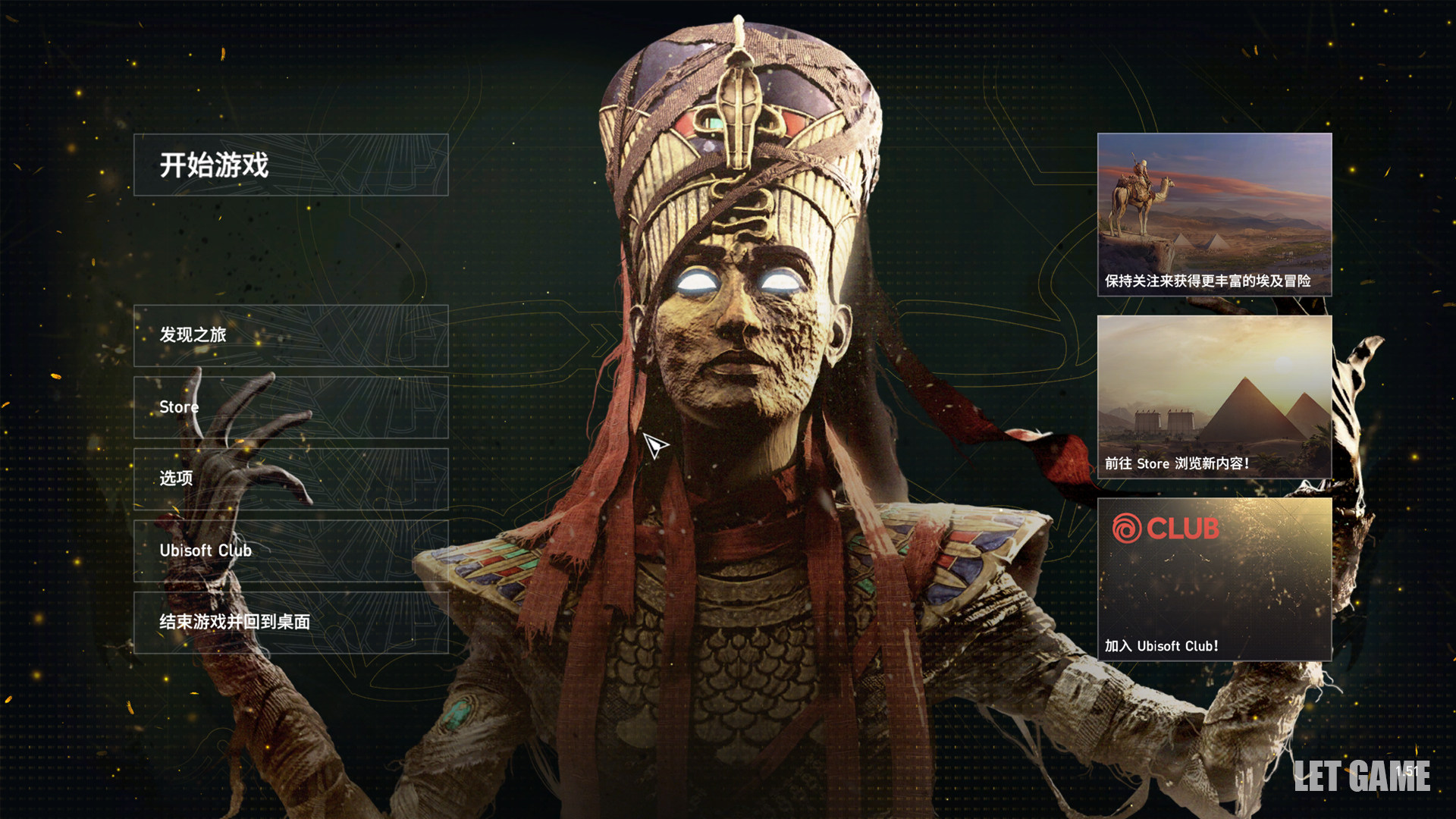Open the Store menu entry

coord(290,407)
